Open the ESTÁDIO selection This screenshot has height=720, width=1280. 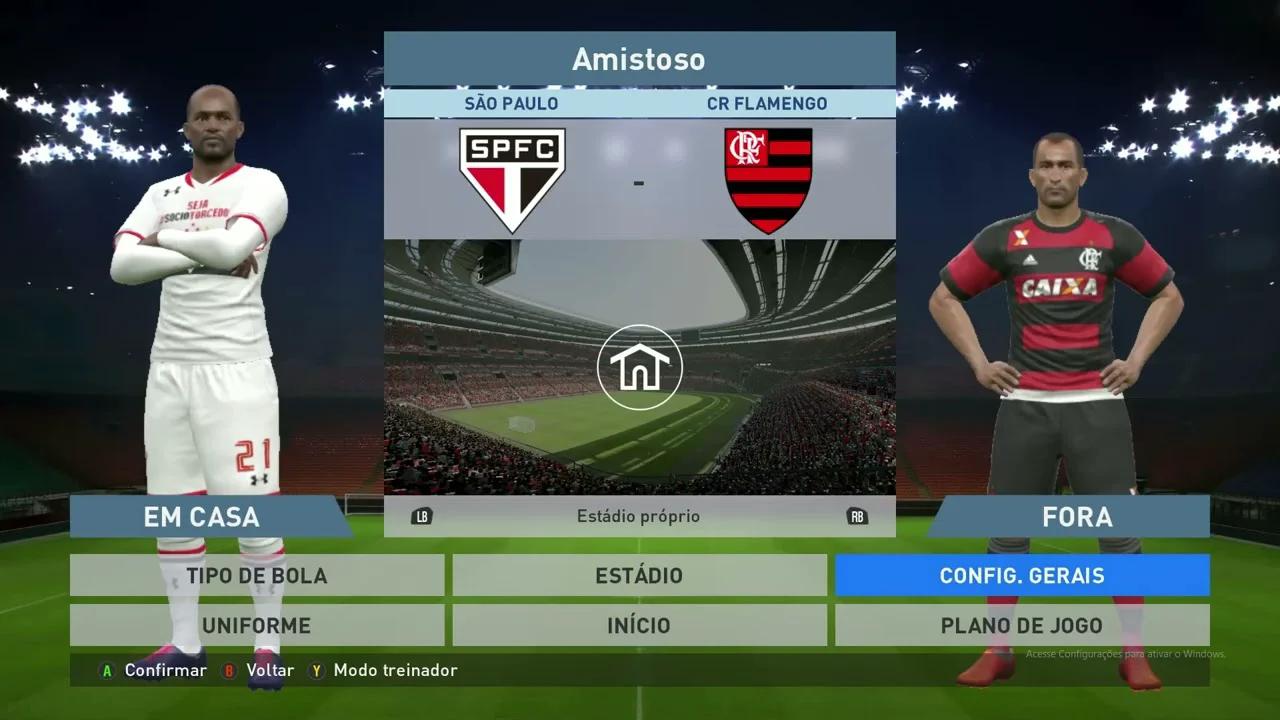click(640, 575)
